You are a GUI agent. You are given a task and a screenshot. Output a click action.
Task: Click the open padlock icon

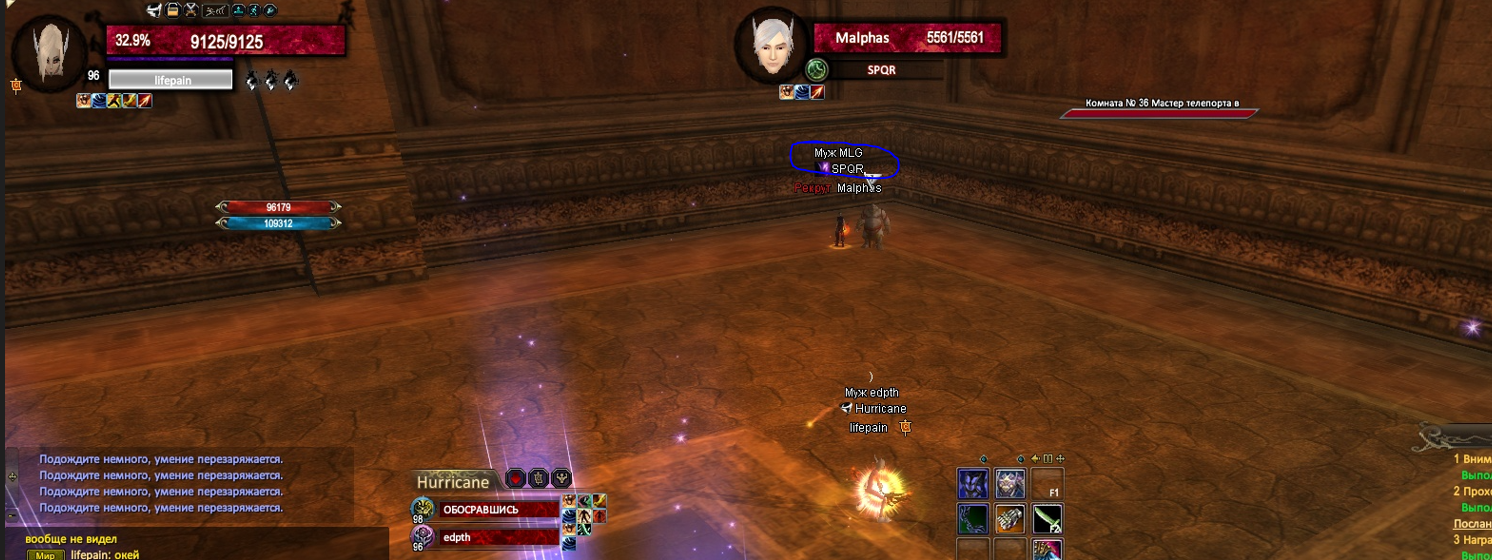(173, 11)
